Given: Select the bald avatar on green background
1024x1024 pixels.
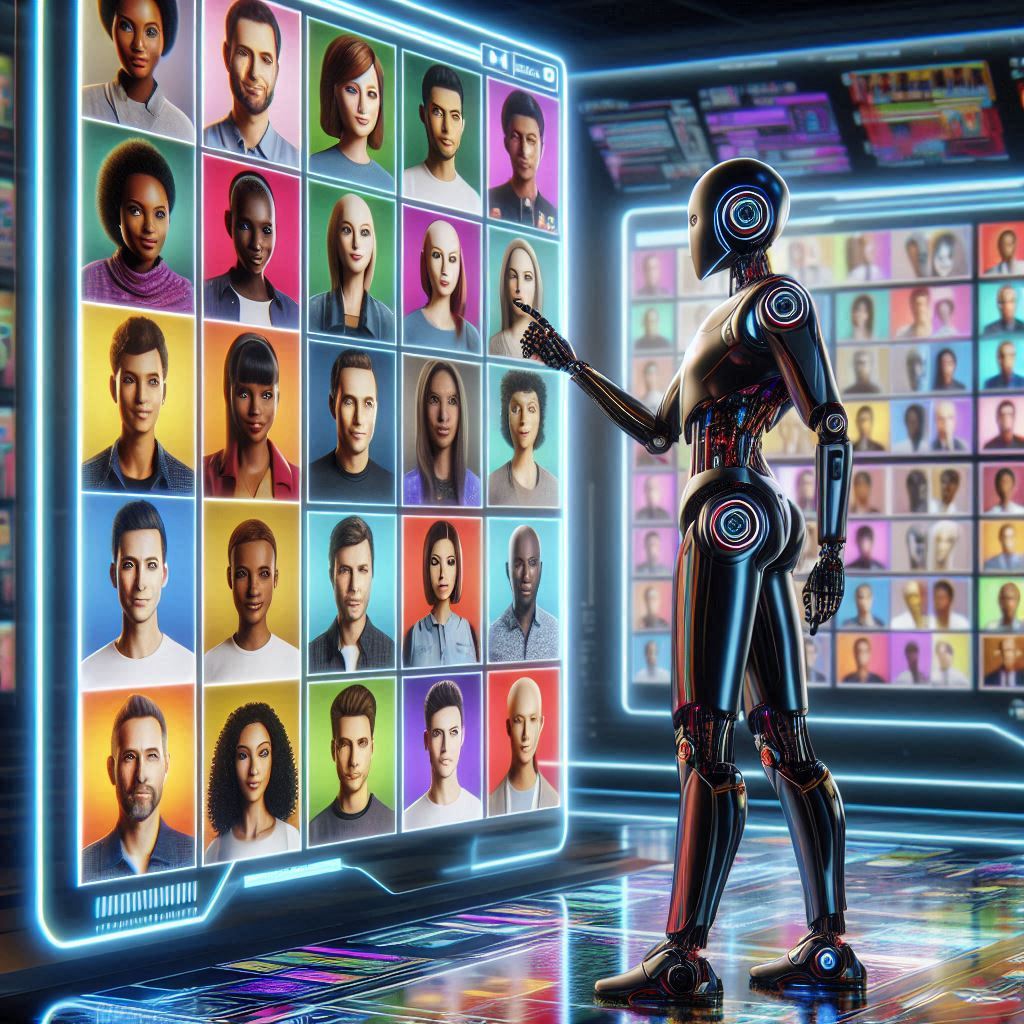Looking at the screenshot, I should [351, 260].
